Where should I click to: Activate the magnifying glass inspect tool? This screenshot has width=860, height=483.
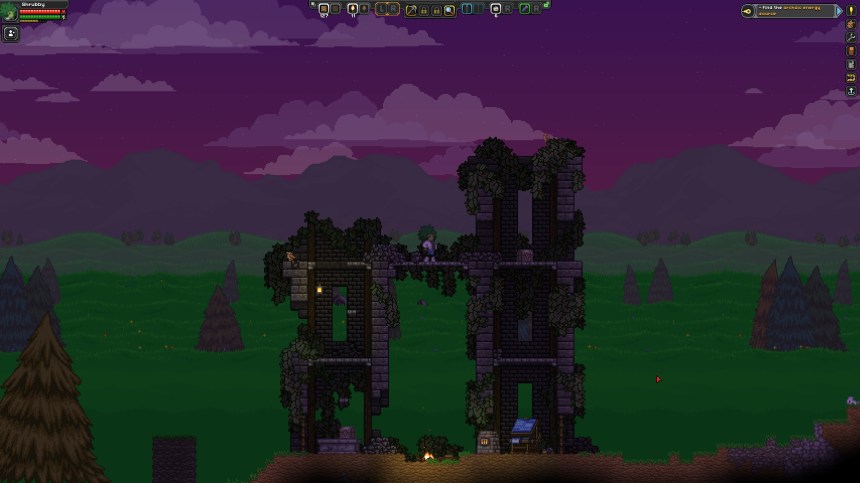pyautogui.click(x=450, y=9)
